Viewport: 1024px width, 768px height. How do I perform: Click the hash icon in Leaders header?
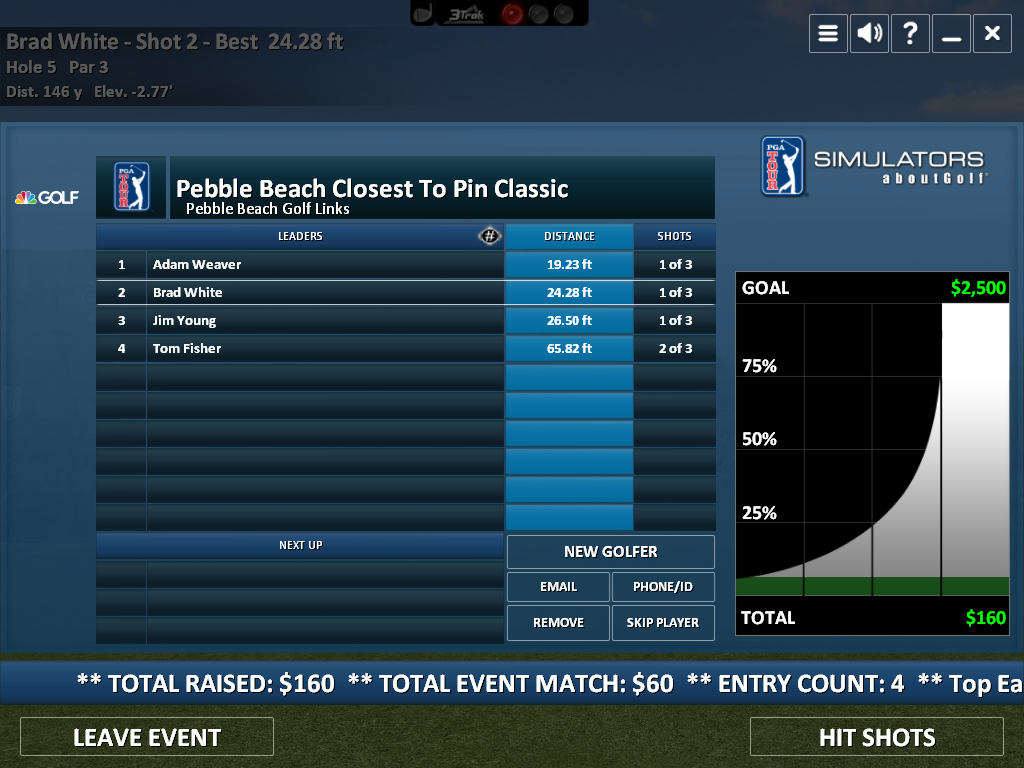[489, 236]
